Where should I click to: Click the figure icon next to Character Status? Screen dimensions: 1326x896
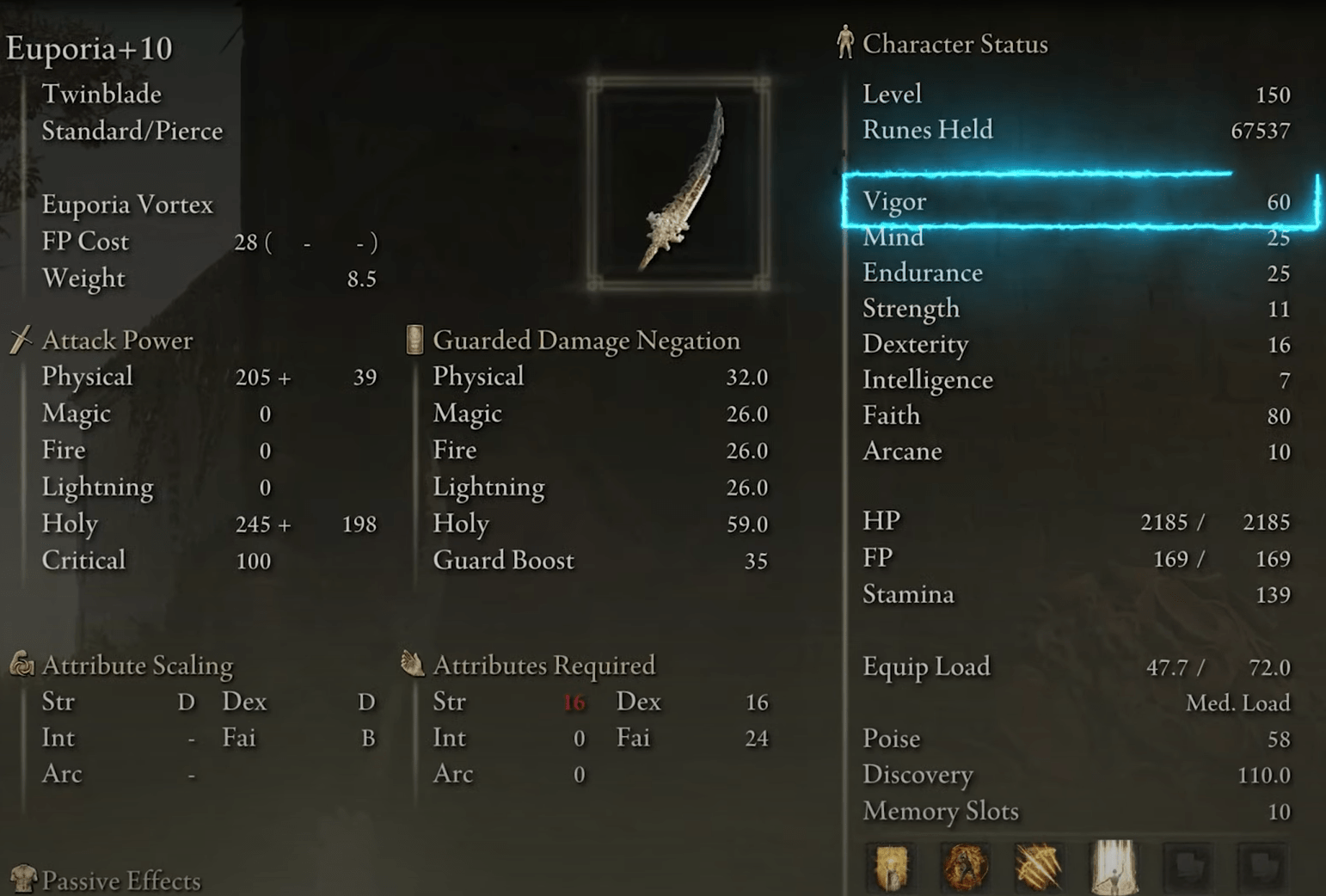tap(844, 41)
